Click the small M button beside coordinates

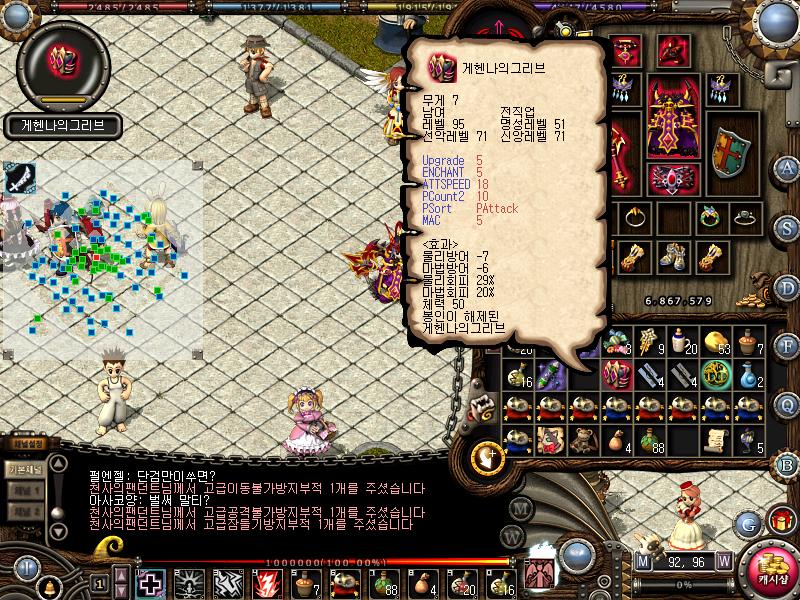click(x=644, y=561)
